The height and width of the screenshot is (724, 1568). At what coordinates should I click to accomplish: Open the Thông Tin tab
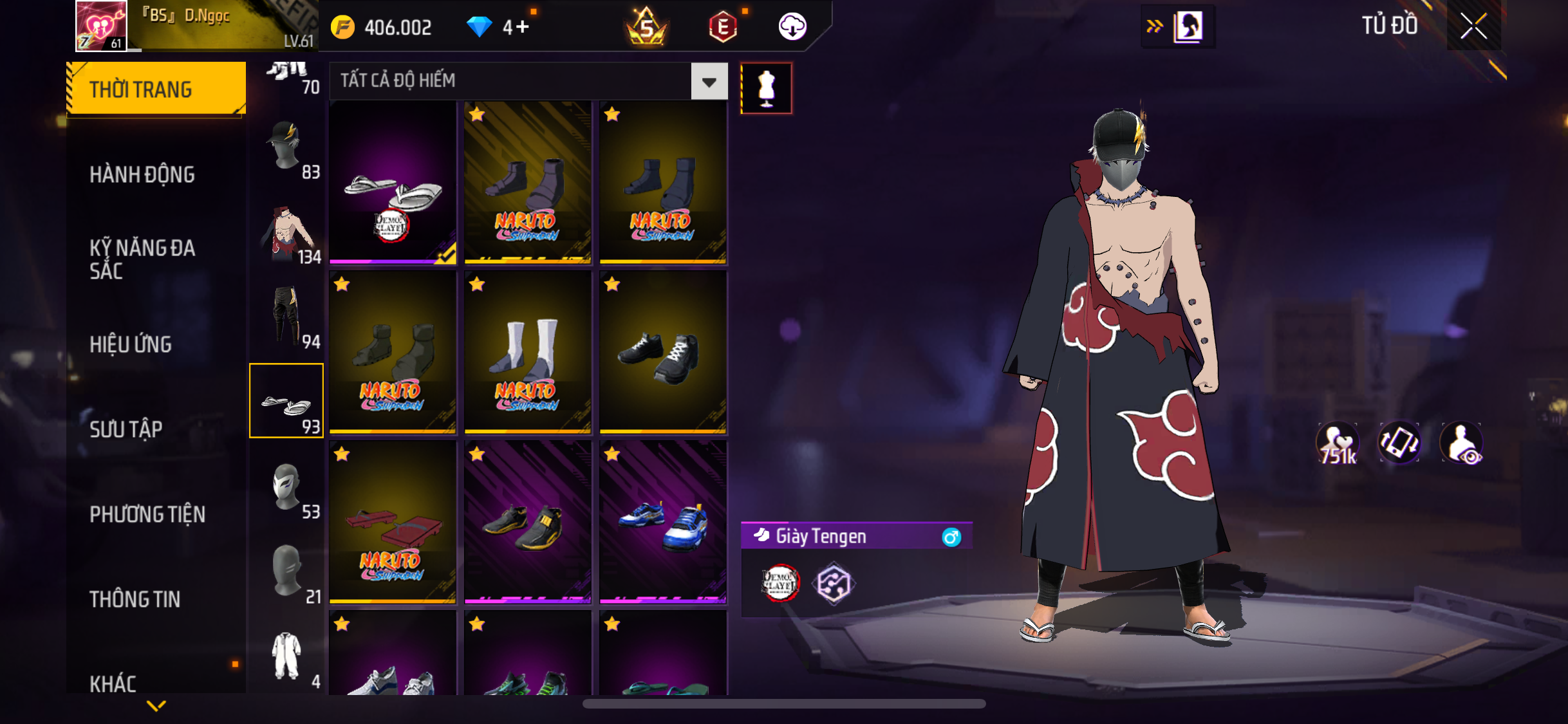click(x=135, y=599)
